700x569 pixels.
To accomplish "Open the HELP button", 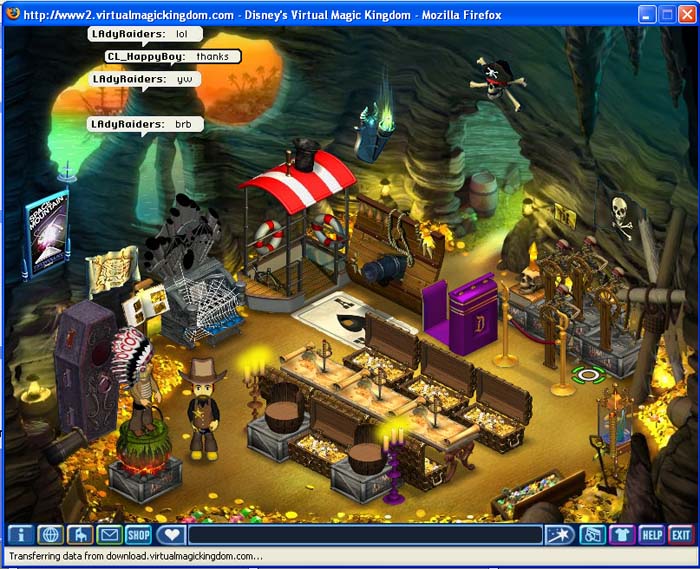I will coord(652,535).
